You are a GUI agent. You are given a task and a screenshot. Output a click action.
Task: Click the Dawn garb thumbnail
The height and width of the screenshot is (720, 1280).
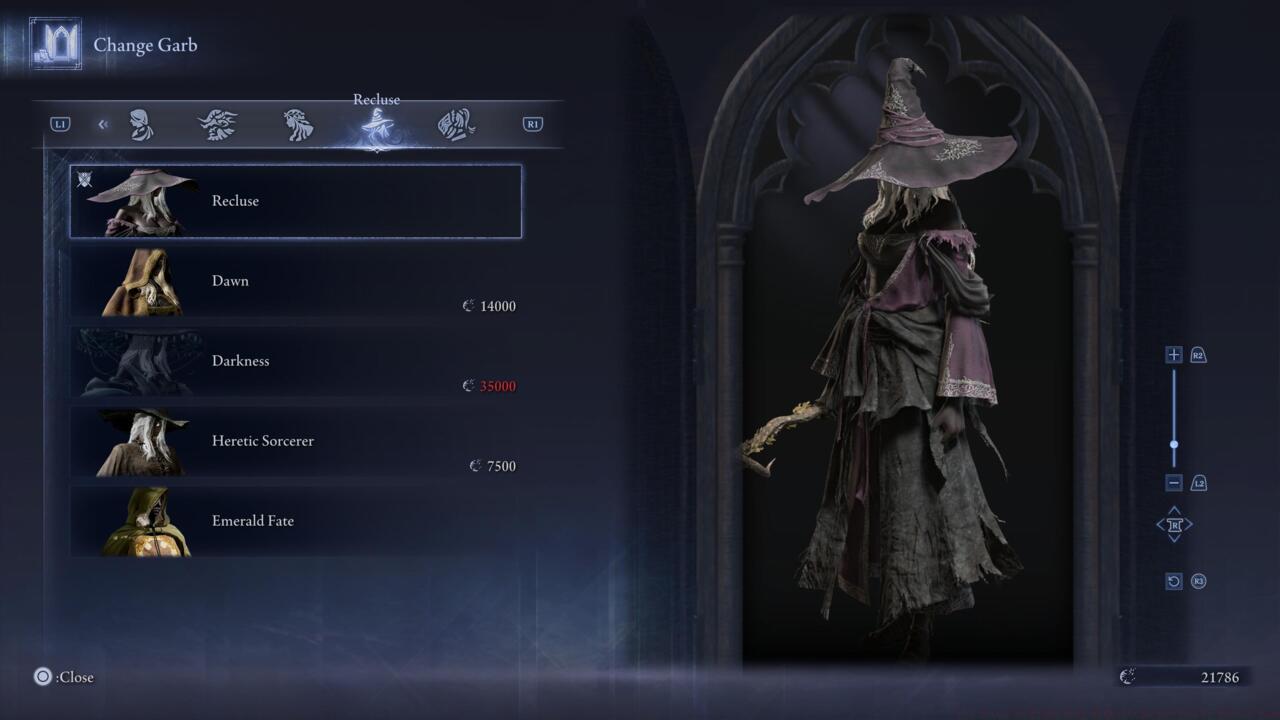141,282
